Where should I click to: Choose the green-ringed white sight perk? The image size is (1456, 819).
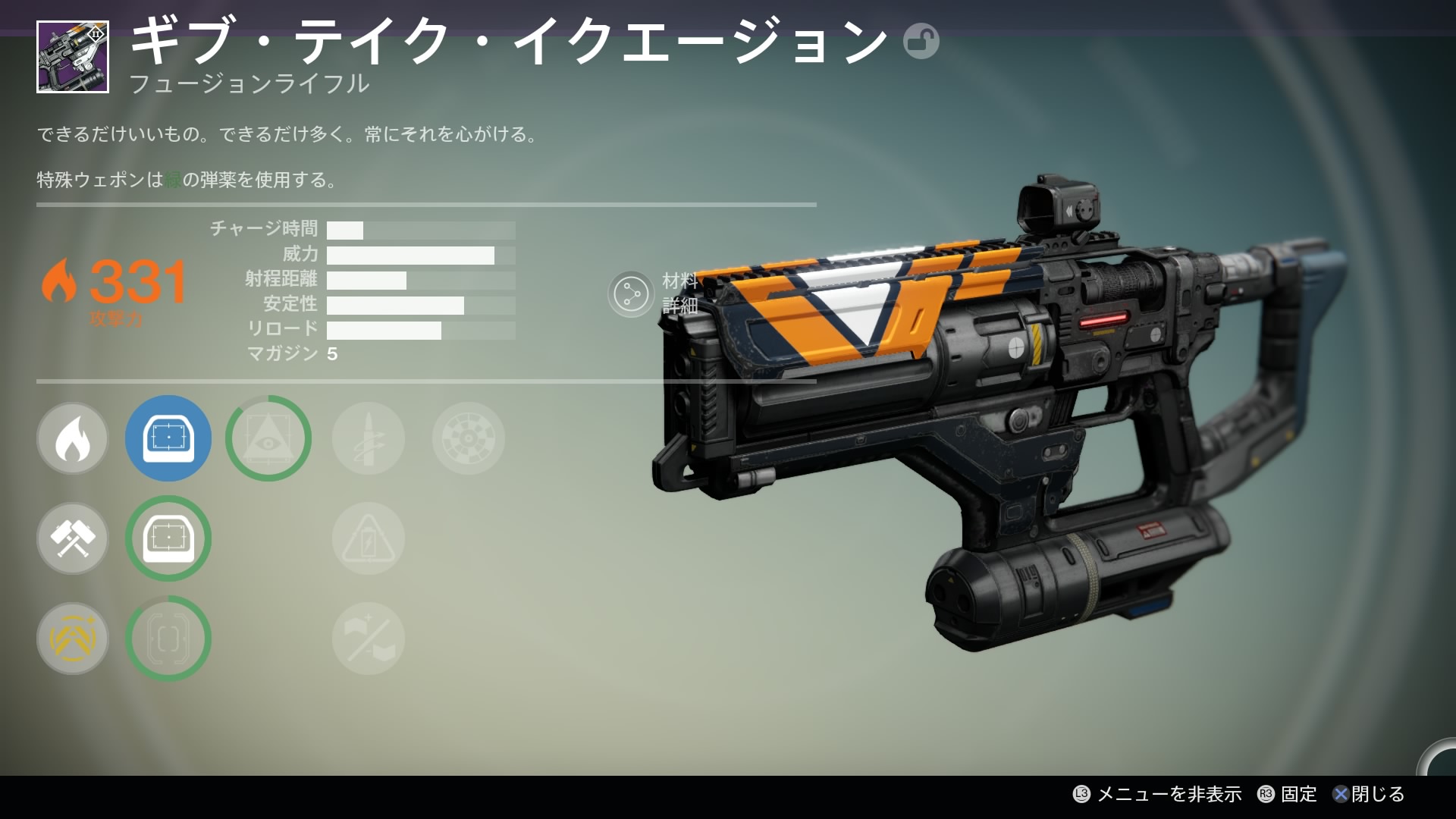(x=168, y=538)
